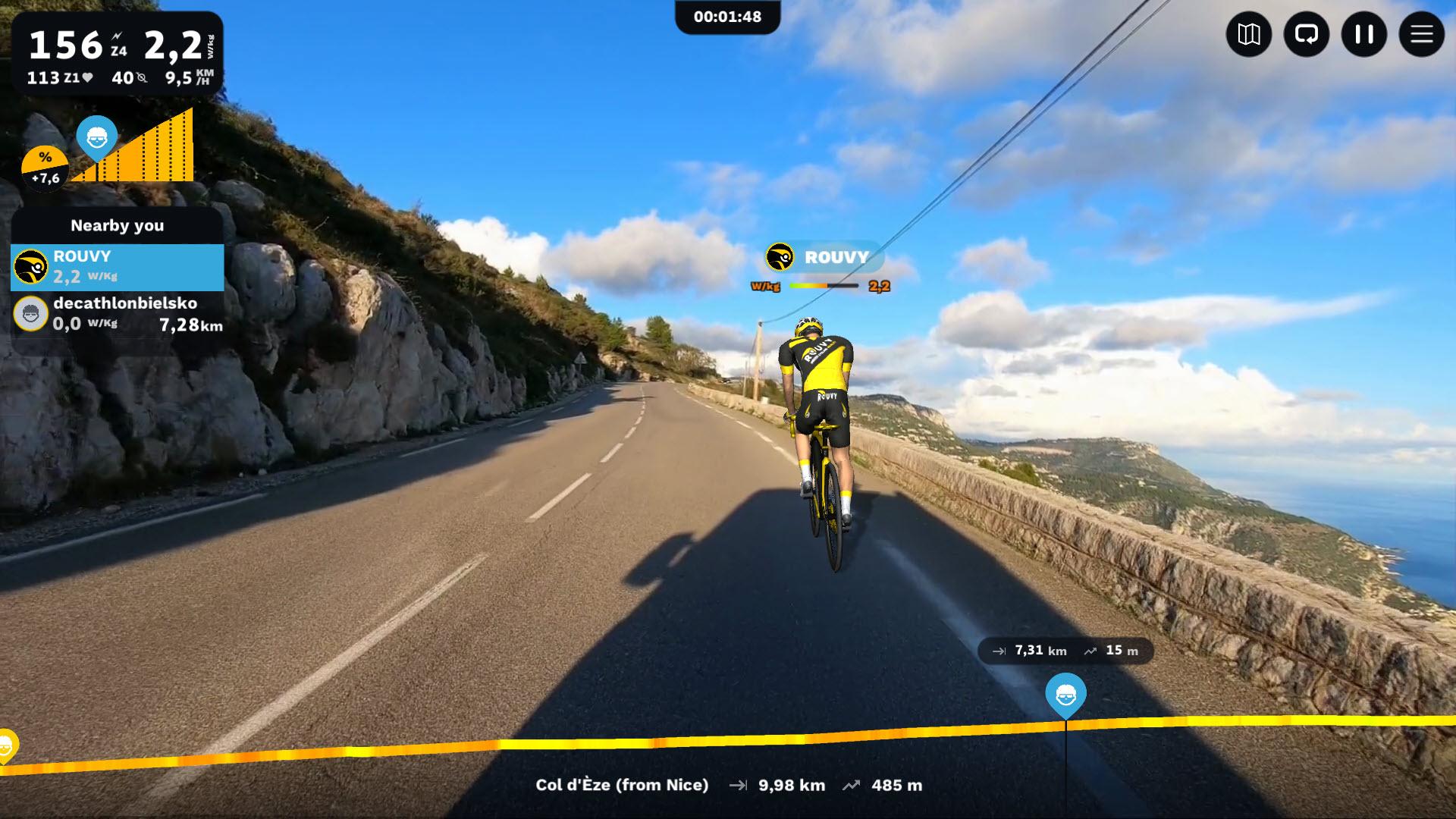Click the blue rider marker on route line

tap(1065, 694)
